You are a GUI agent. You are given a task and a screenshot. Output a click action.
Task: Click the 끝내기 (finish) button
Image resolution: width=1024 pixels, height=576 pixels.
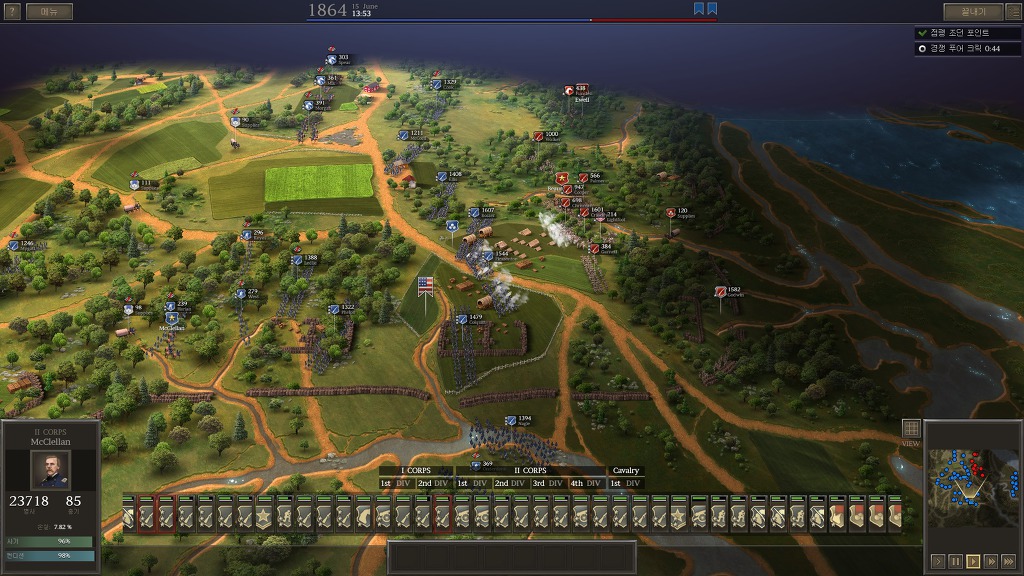[x=973, y=12]
